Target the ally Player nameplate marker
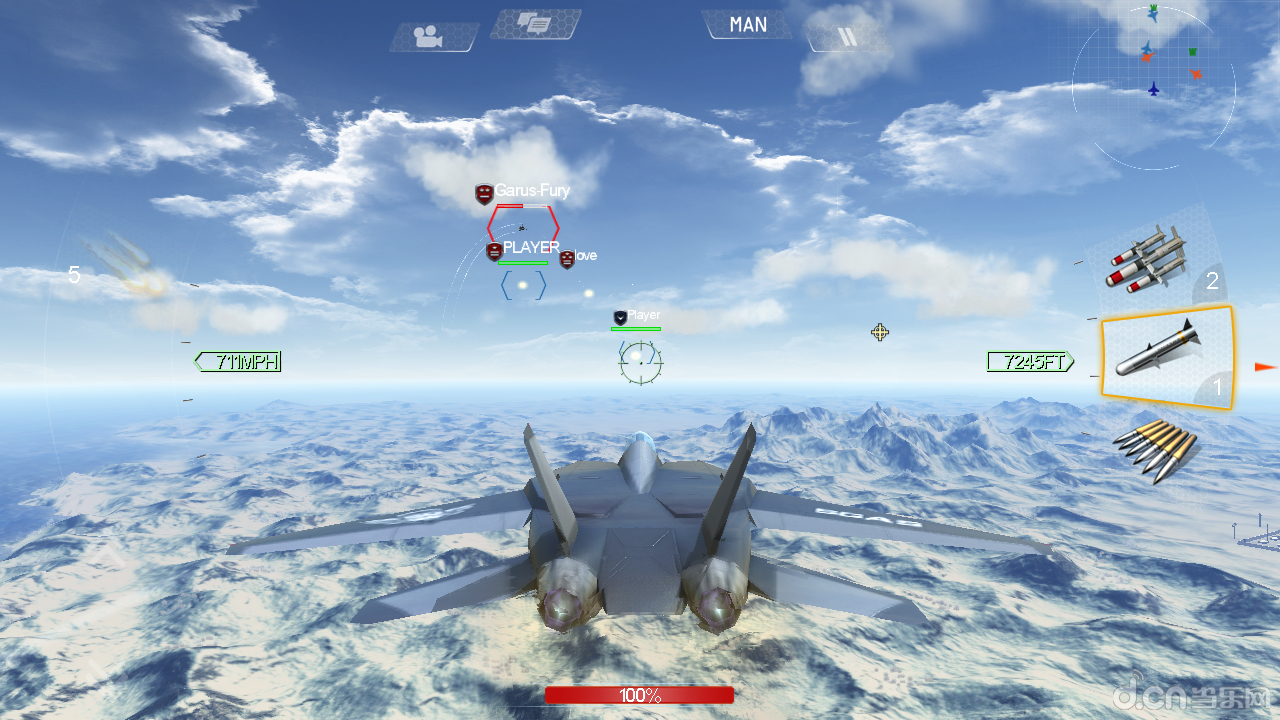Image resolution: width=1280 pixels, height=720 pixels. click(x=639, y=316)
